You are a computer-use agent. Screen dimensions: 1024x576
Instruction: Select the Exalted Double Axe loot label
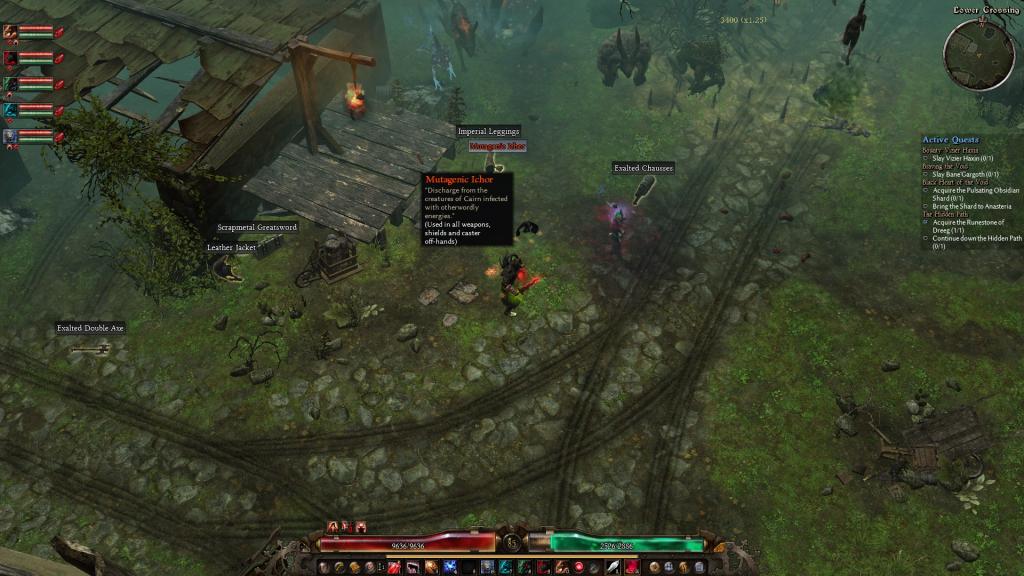click(x=90, y=328)
